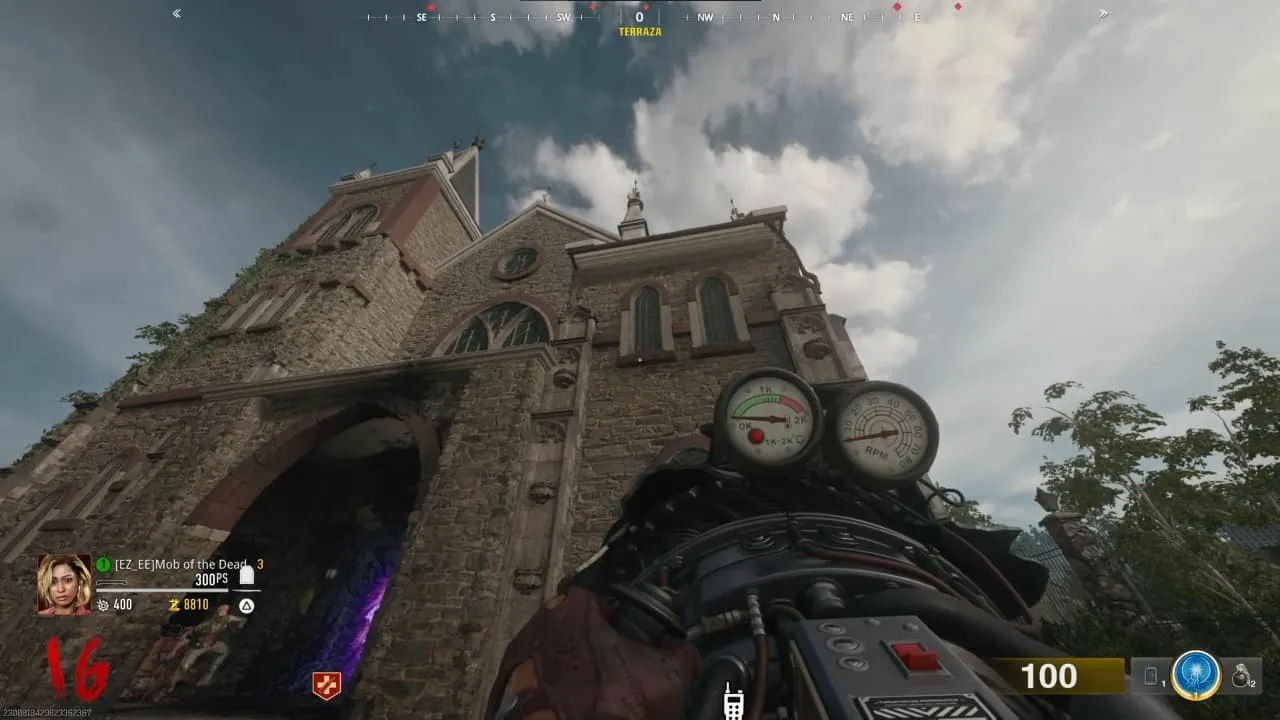Select the lethal grenade slot
This screenshot has width=1280, height=720.
click(1242, 677)
